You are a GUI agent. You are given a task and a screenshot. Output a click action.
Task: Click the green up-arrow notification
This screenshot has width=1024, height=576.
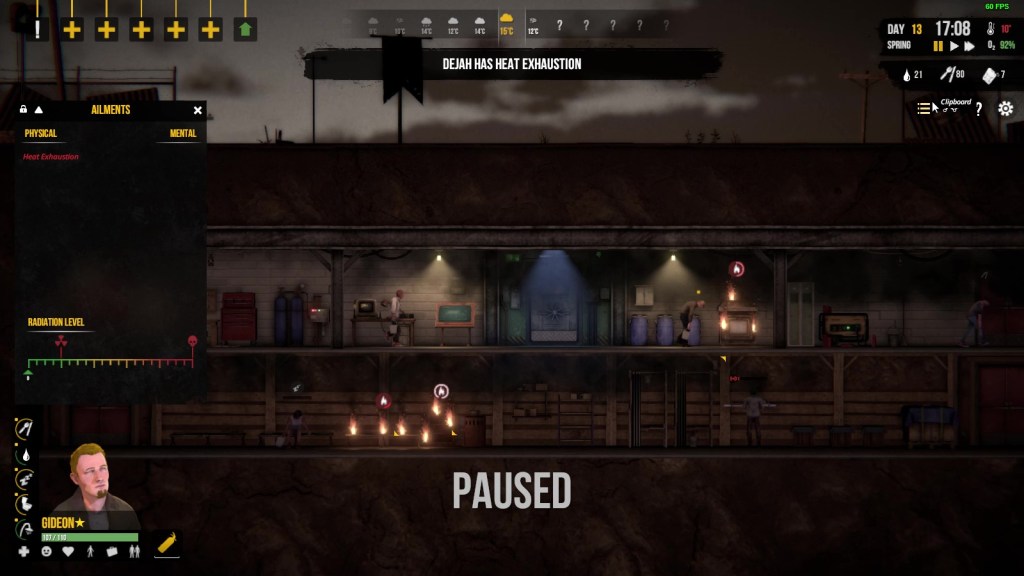pos(245,29)
